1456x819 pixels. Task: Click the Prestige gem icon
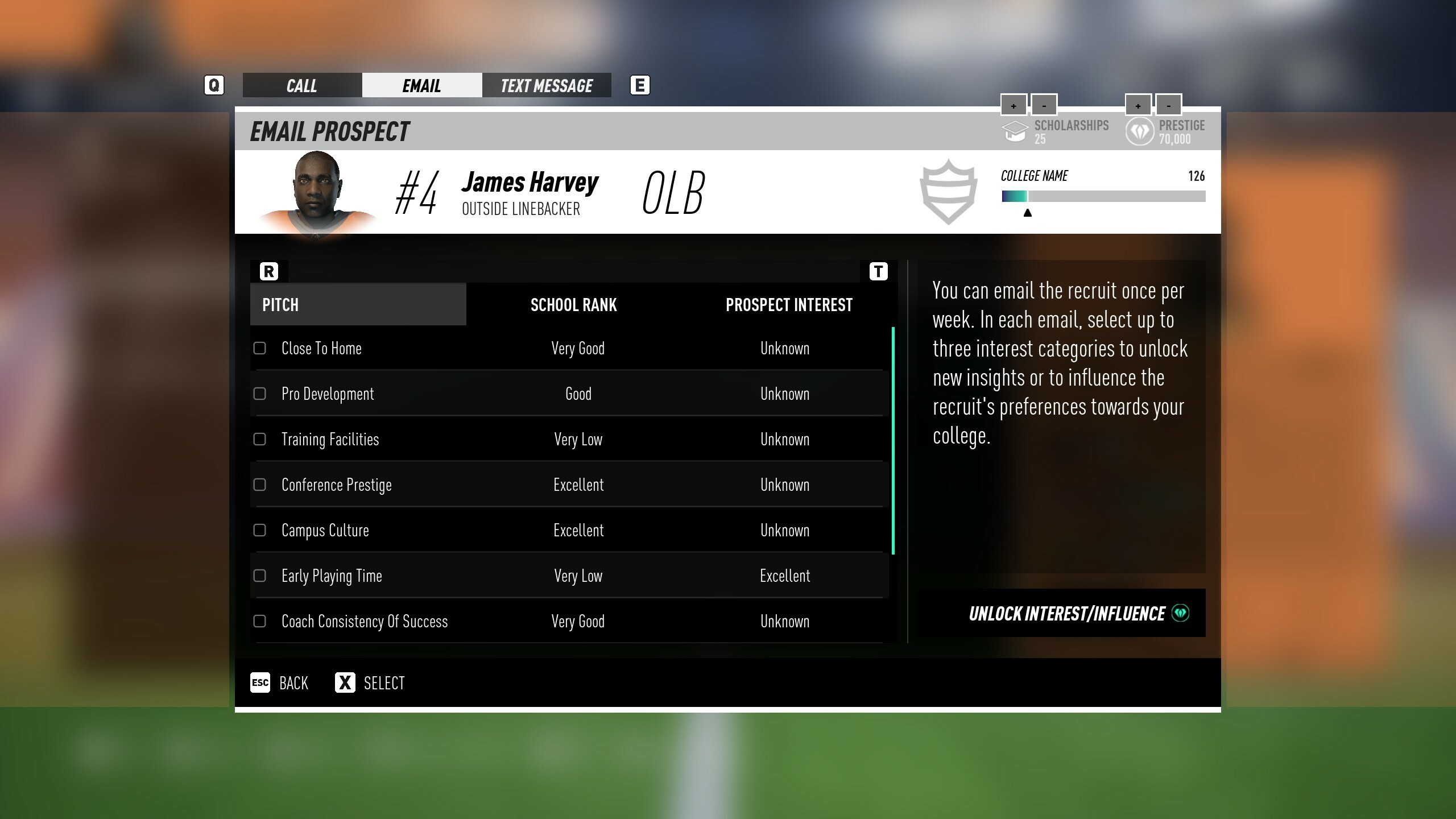click(1140, 131)
